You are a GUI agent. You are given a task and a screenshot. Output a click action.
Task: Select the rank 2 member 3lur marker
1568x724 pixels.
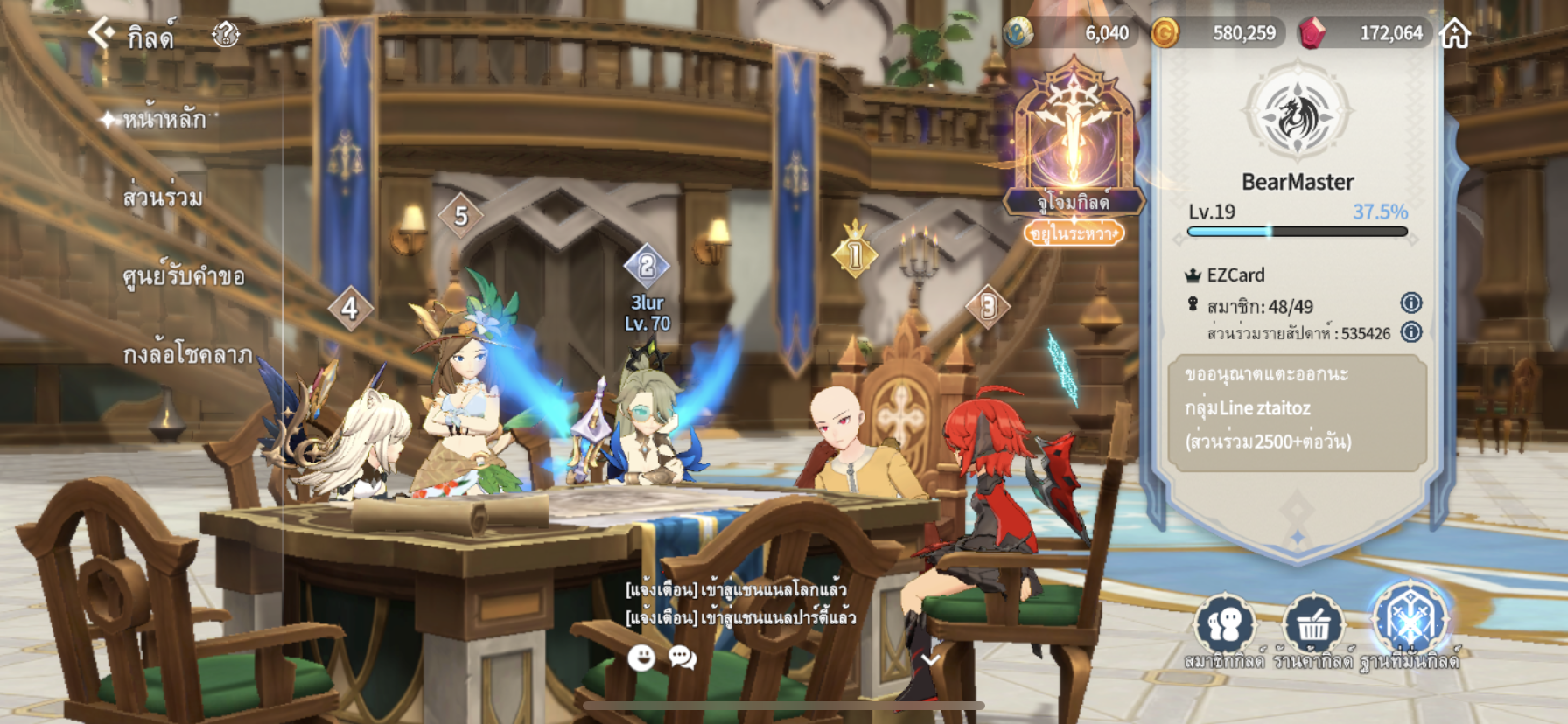pyautogui.click(x=647, y=266)
